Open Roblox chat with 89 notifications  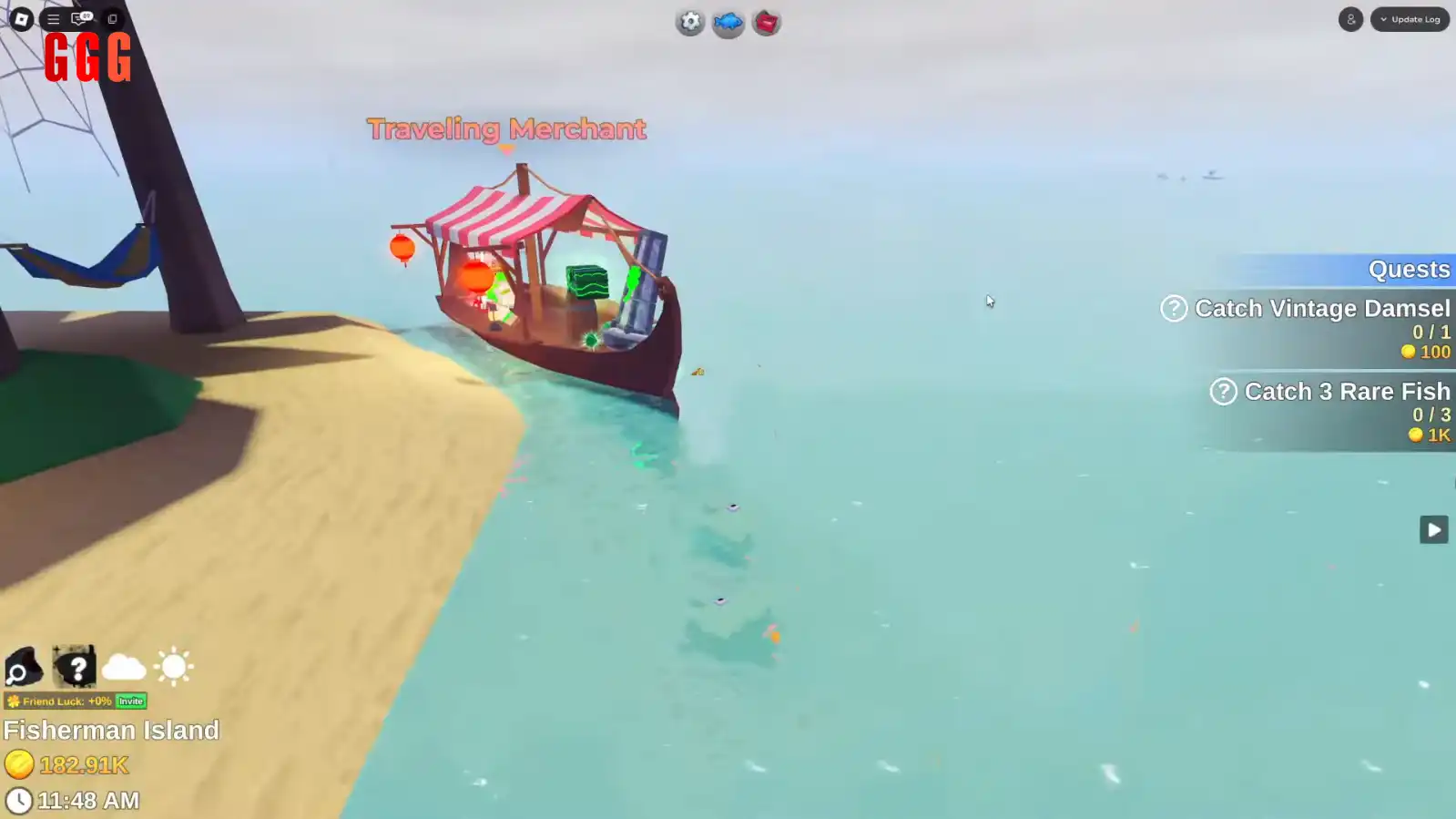point(82,18)
